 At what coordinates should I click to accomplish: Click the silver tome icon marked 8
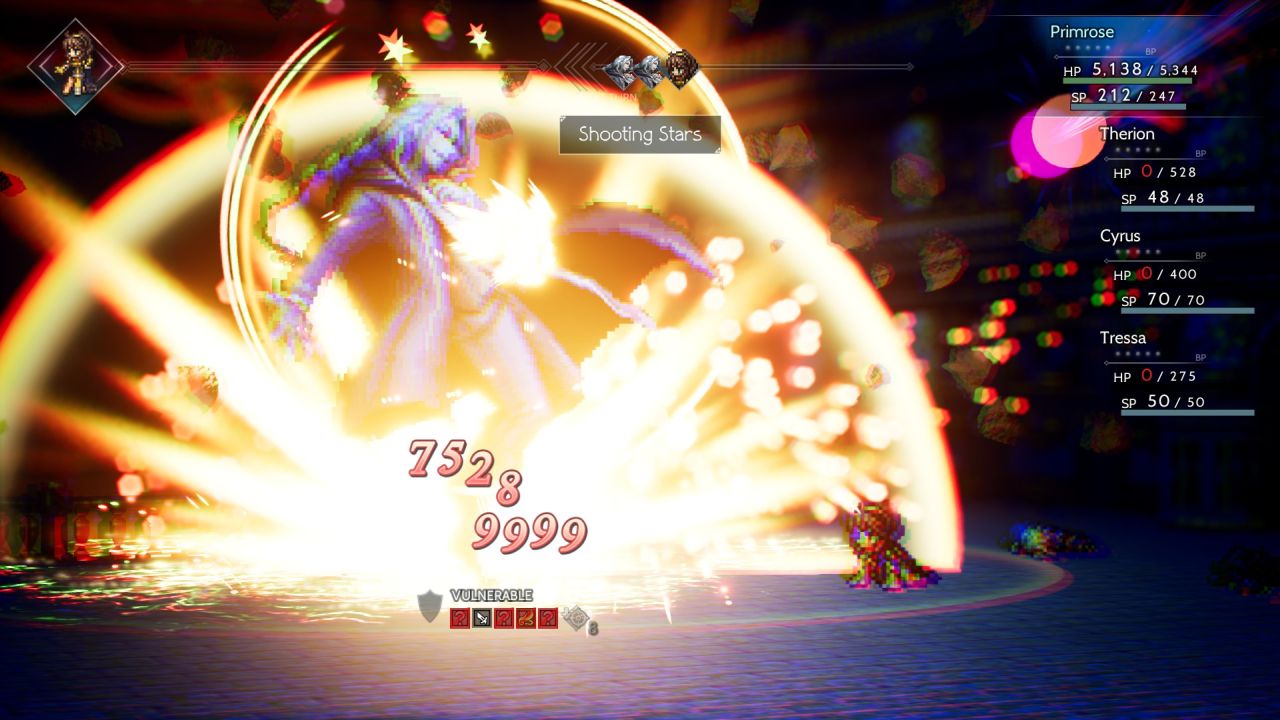[575, 619]
